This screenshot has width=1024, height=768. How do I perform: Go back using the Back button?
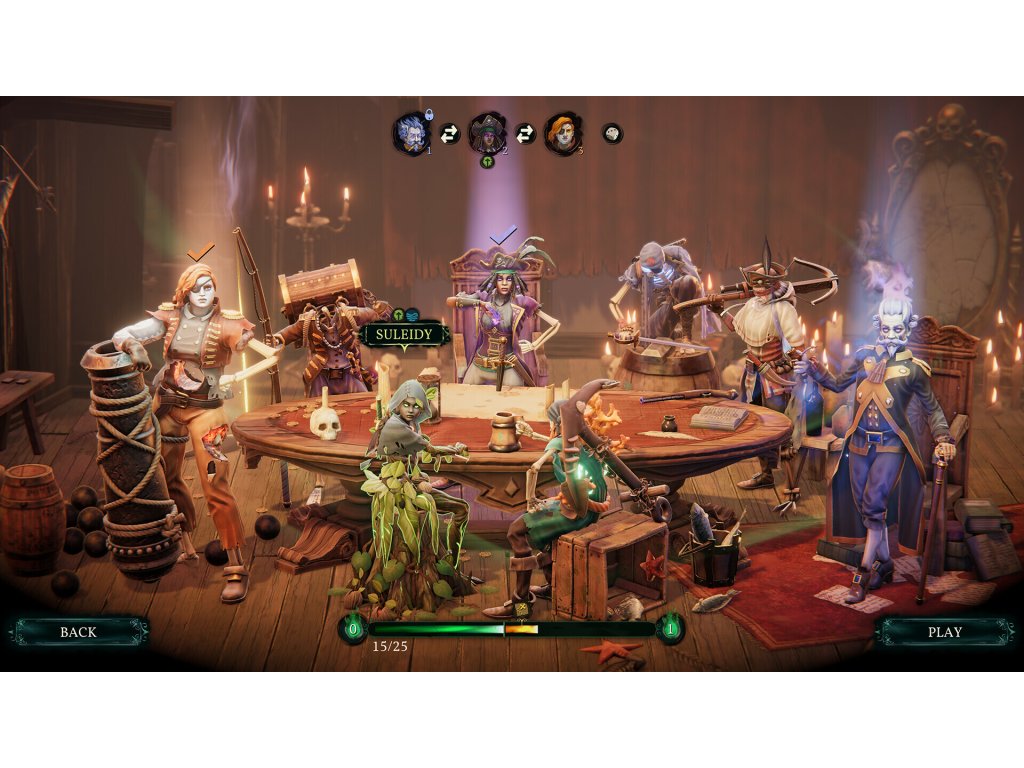coord(78,631)
